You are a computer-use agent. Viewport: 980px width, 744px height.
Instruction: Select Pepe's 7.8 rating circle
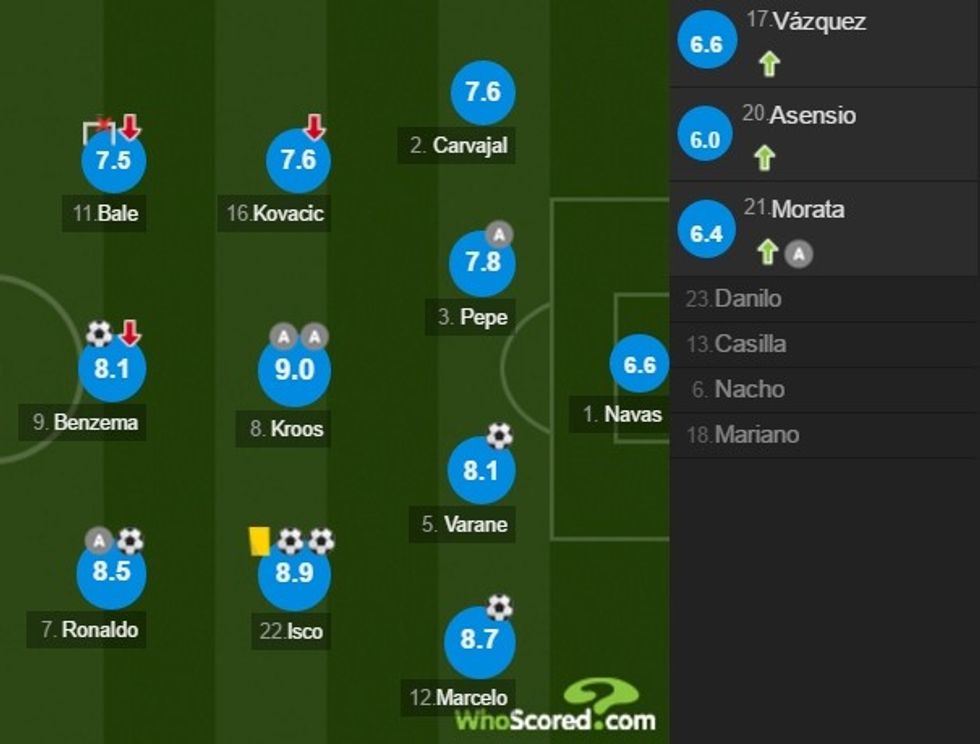482,264
